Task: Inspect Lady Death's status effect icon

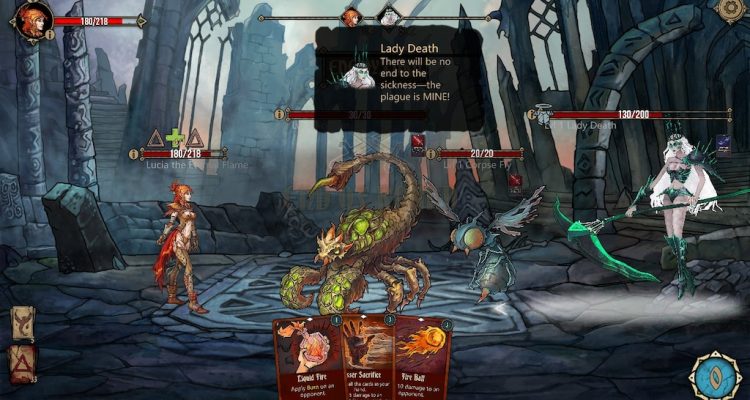Action: 723,144
